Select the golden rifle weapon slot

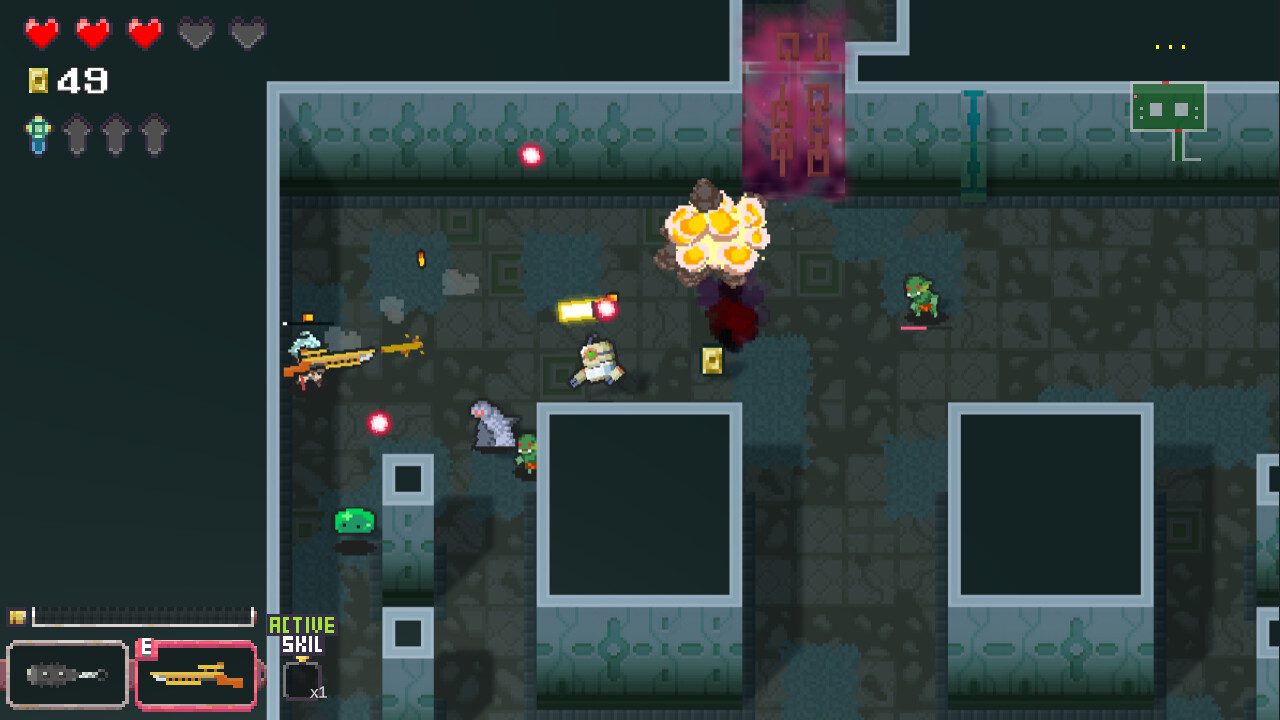(196, 675)
